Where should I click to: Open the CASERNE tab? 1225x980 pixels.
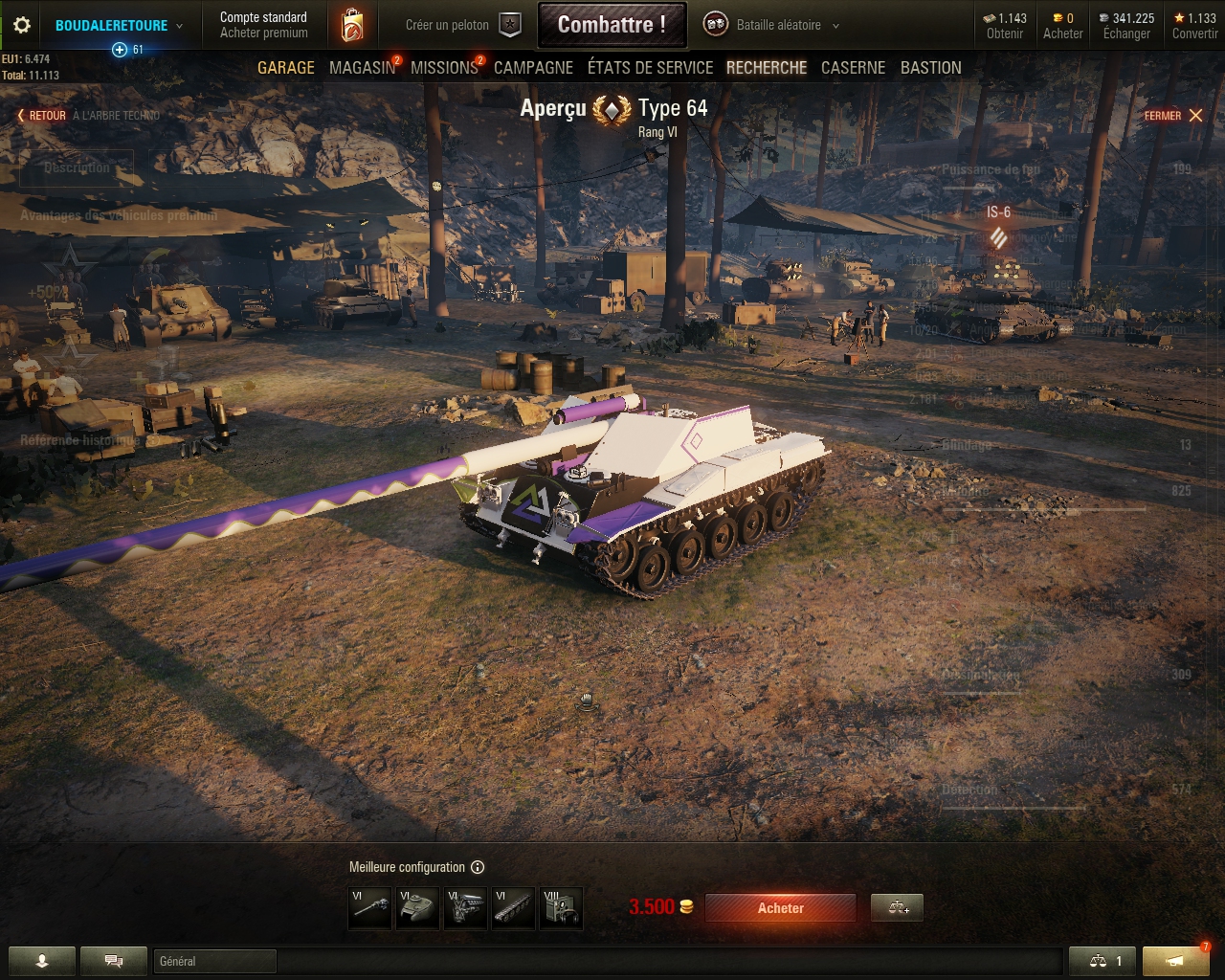[x=853, y=67]
